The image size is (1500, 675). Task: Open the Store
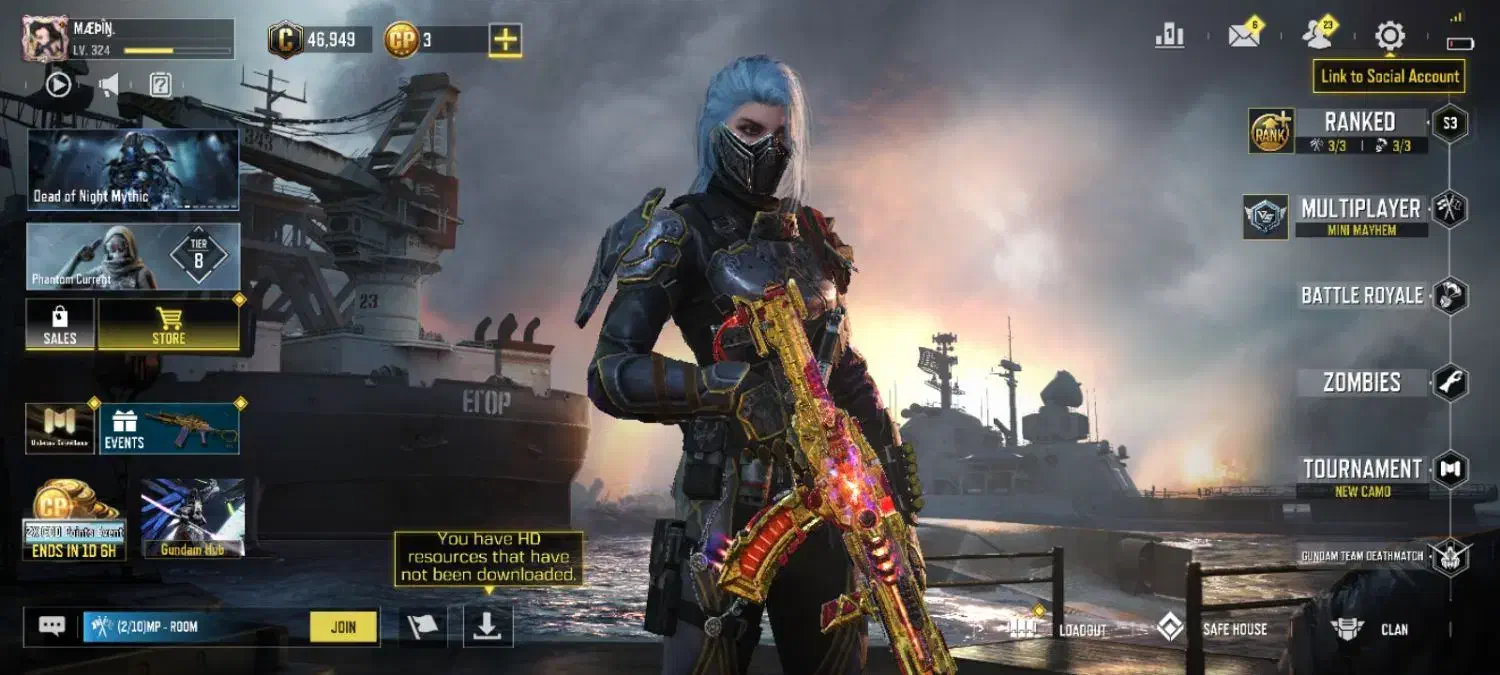click(168, 325)
